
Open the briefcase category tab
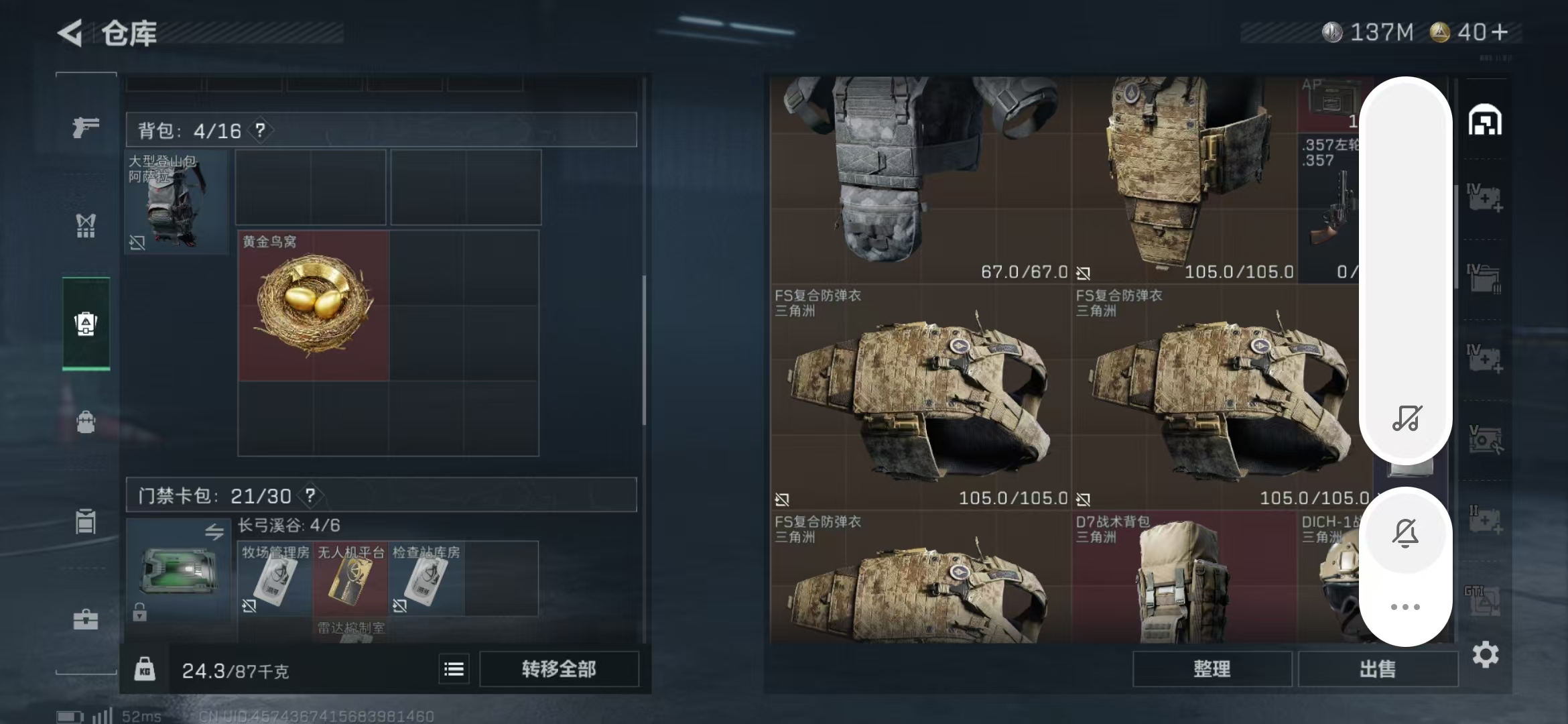pyautogui.click(x=86, y=620)
